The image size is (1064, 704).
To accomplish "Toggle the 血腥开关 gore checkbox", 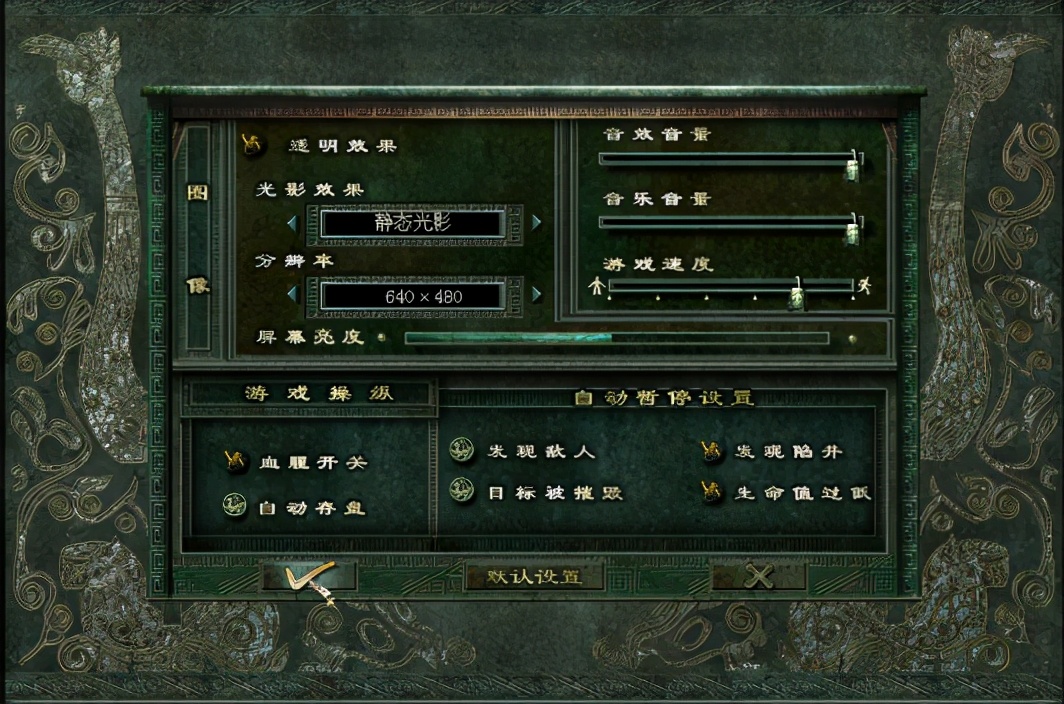I will click(236, 461).
